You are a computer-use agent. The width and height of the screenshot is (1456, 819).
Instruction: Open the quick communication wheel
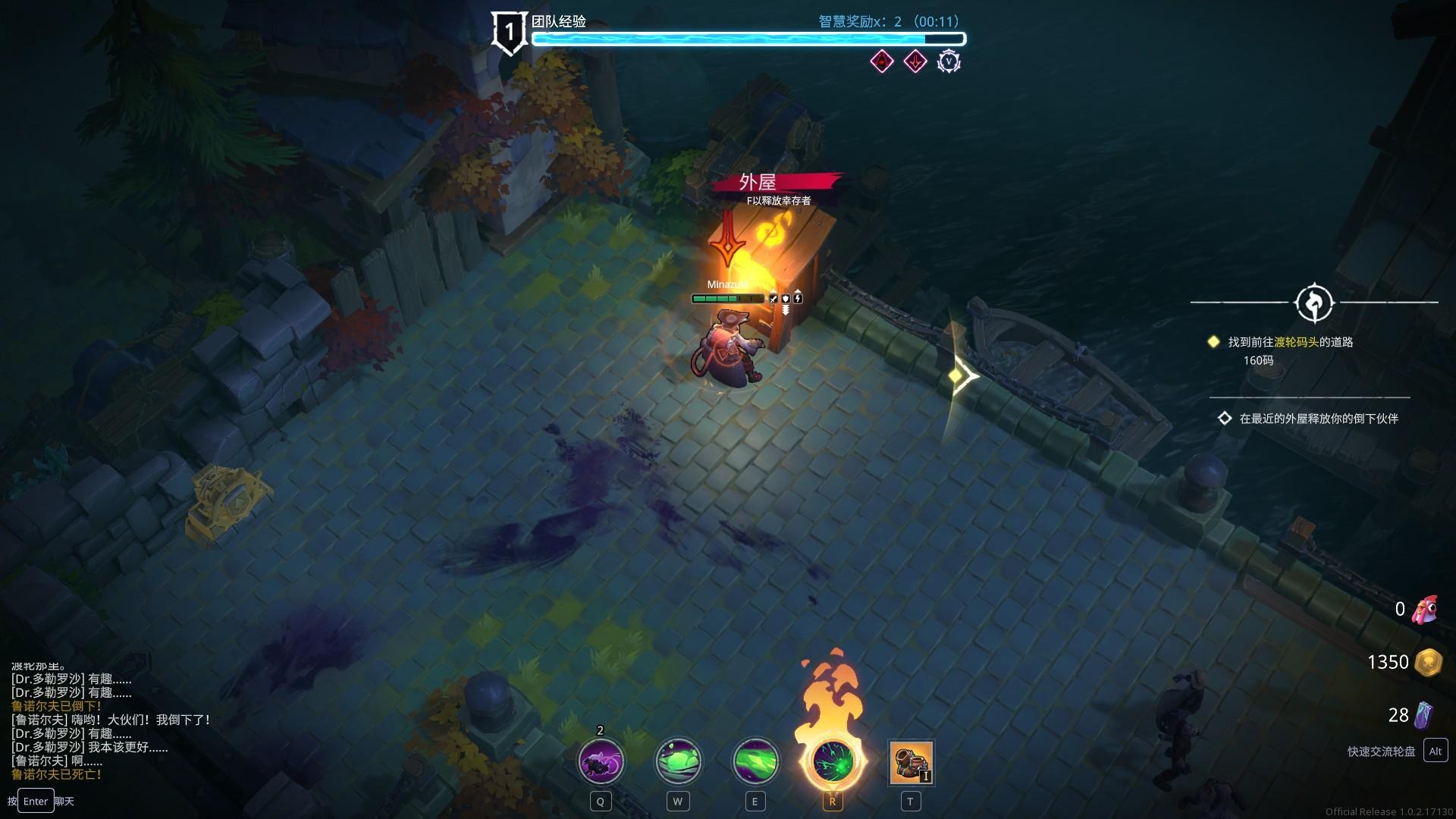(1435, 751)
